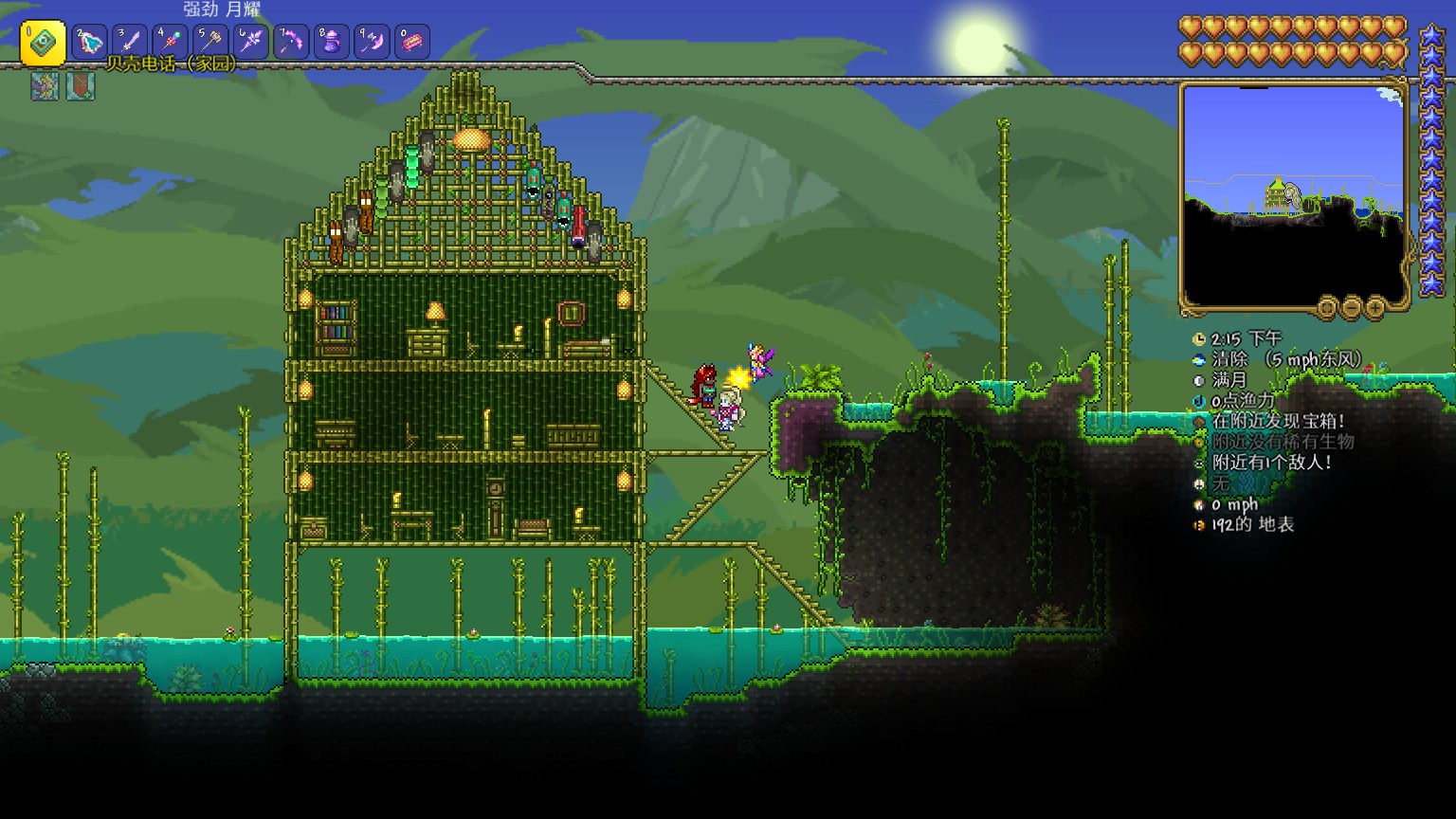This screenshot has height=819, width=1456.
Task: Select the pink pickaxe in slot 7
Action: click(x=291, y=42)
